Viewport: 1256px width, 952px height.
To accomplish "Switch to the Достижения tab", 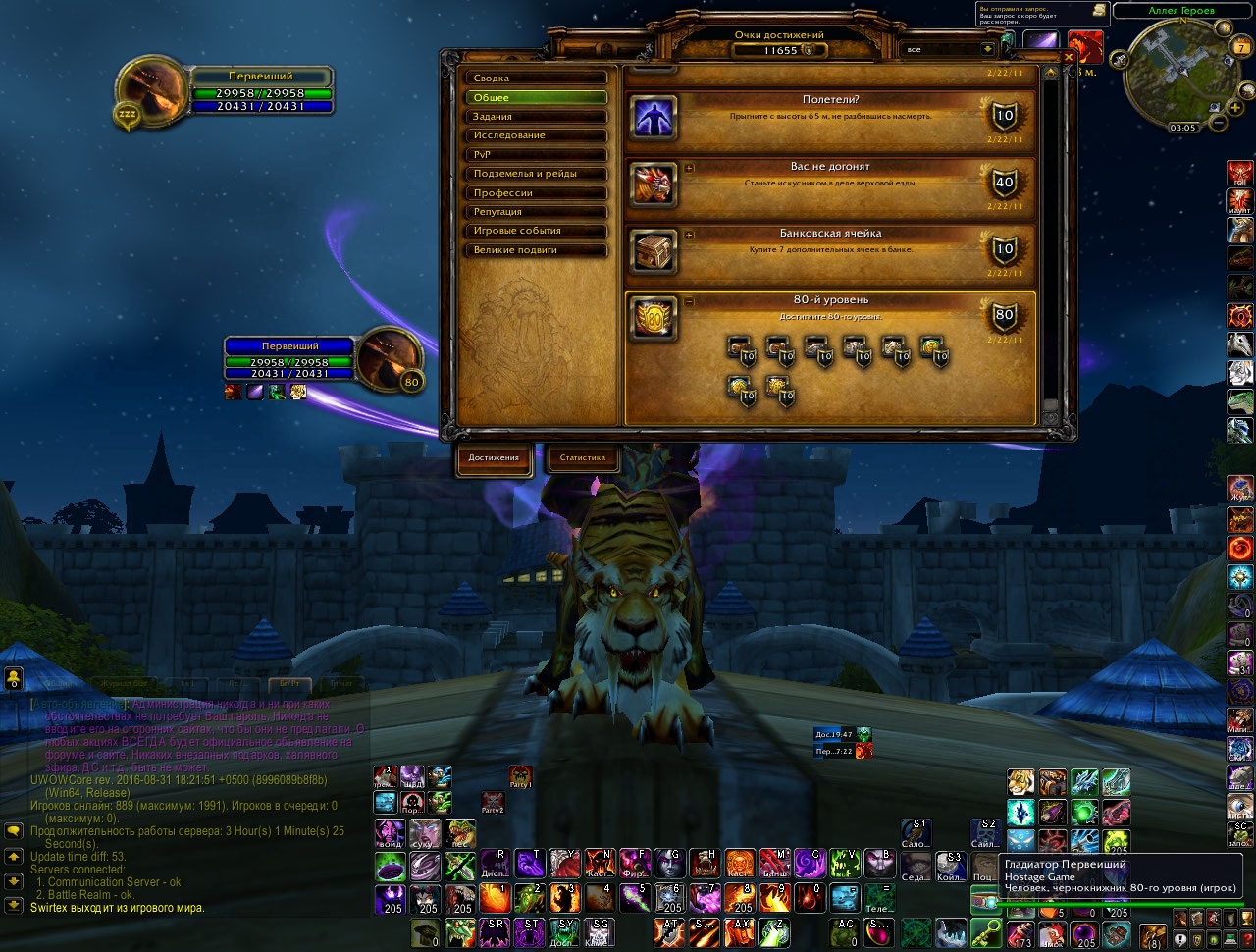I will [x=494, y=458].
